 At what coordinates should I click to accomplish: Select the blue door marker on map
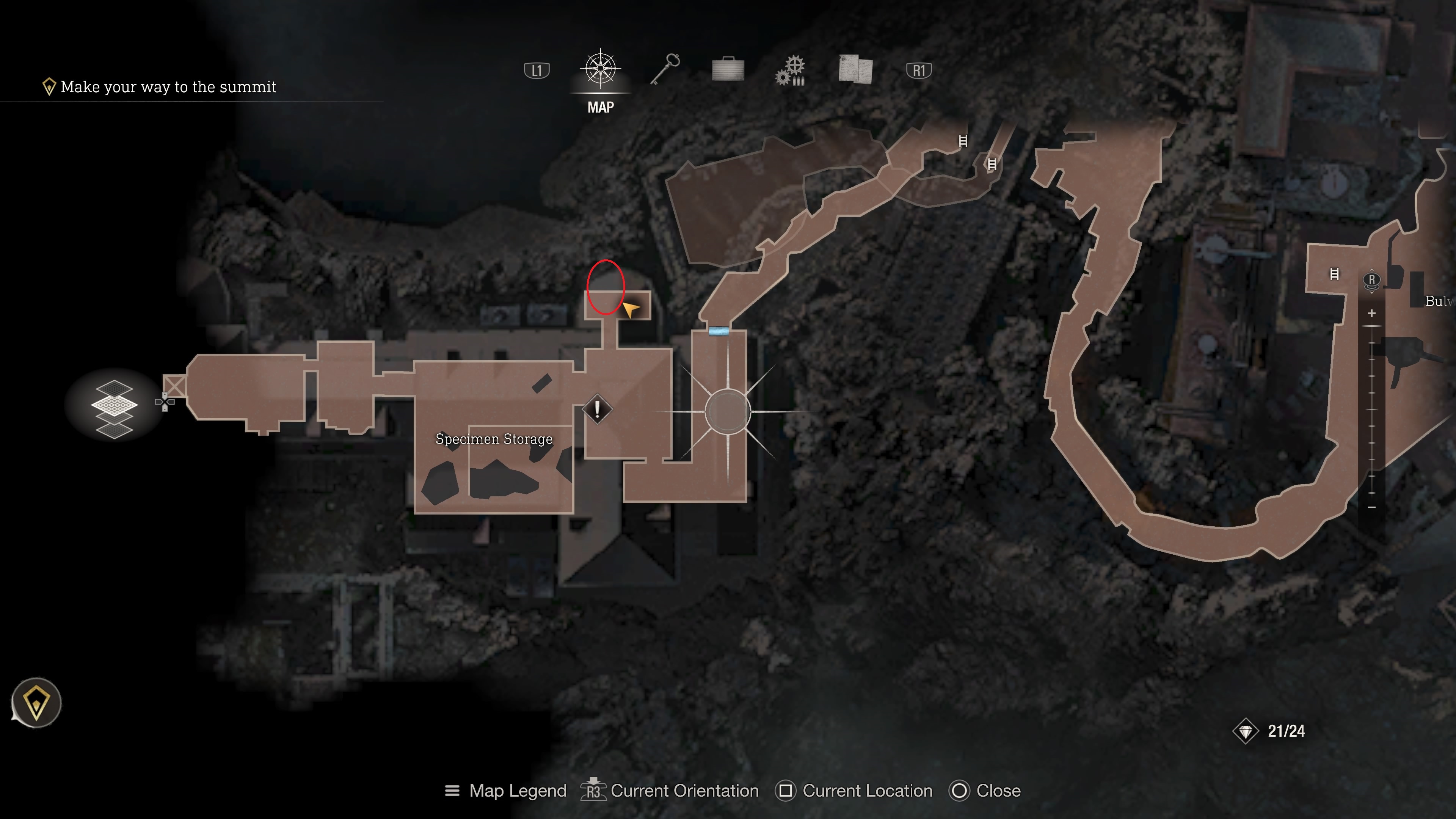pos(719,331)
